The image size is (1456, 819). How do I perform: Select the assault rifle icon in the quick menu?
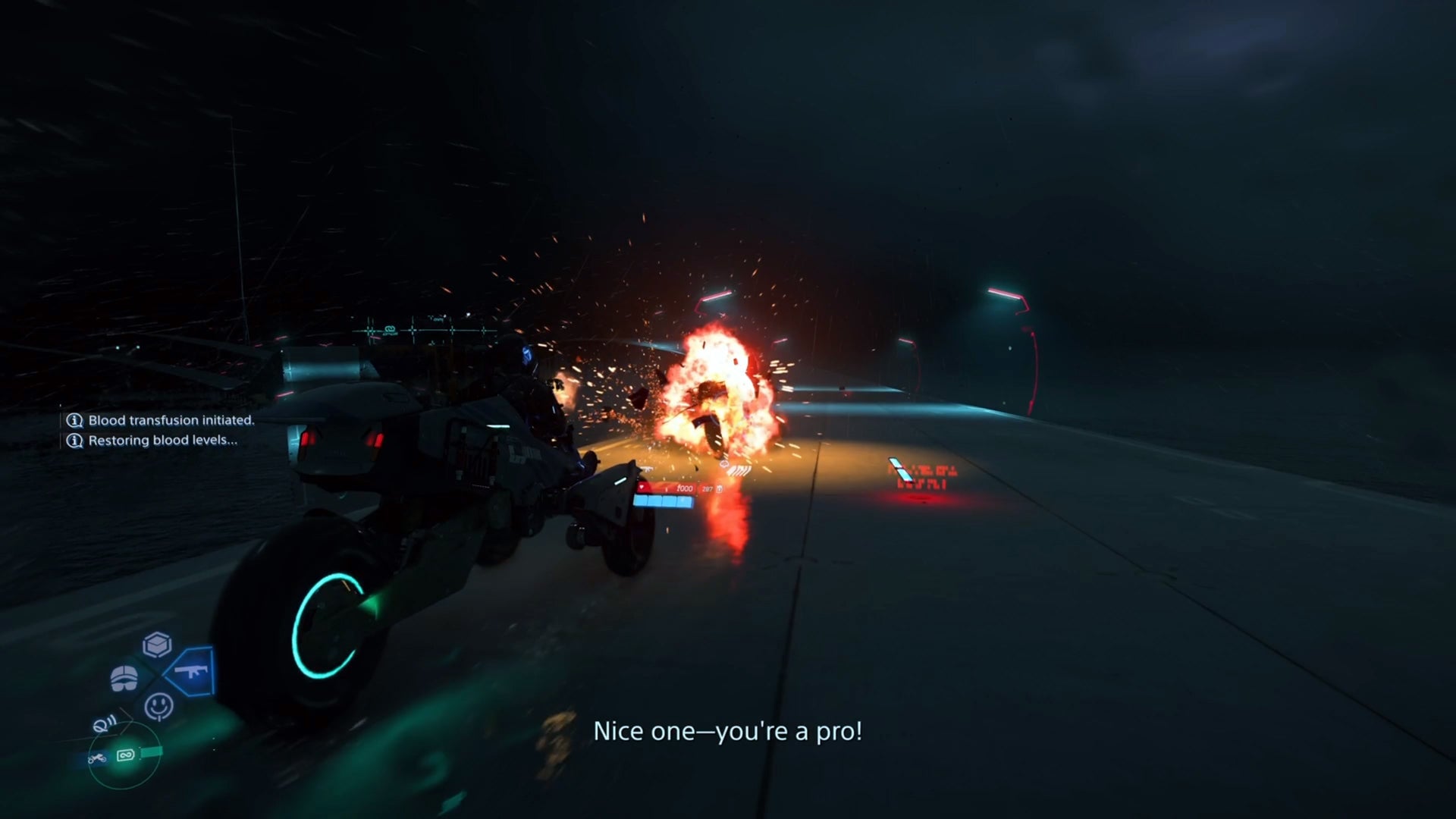pyautogui.click(x=191, y=671)
